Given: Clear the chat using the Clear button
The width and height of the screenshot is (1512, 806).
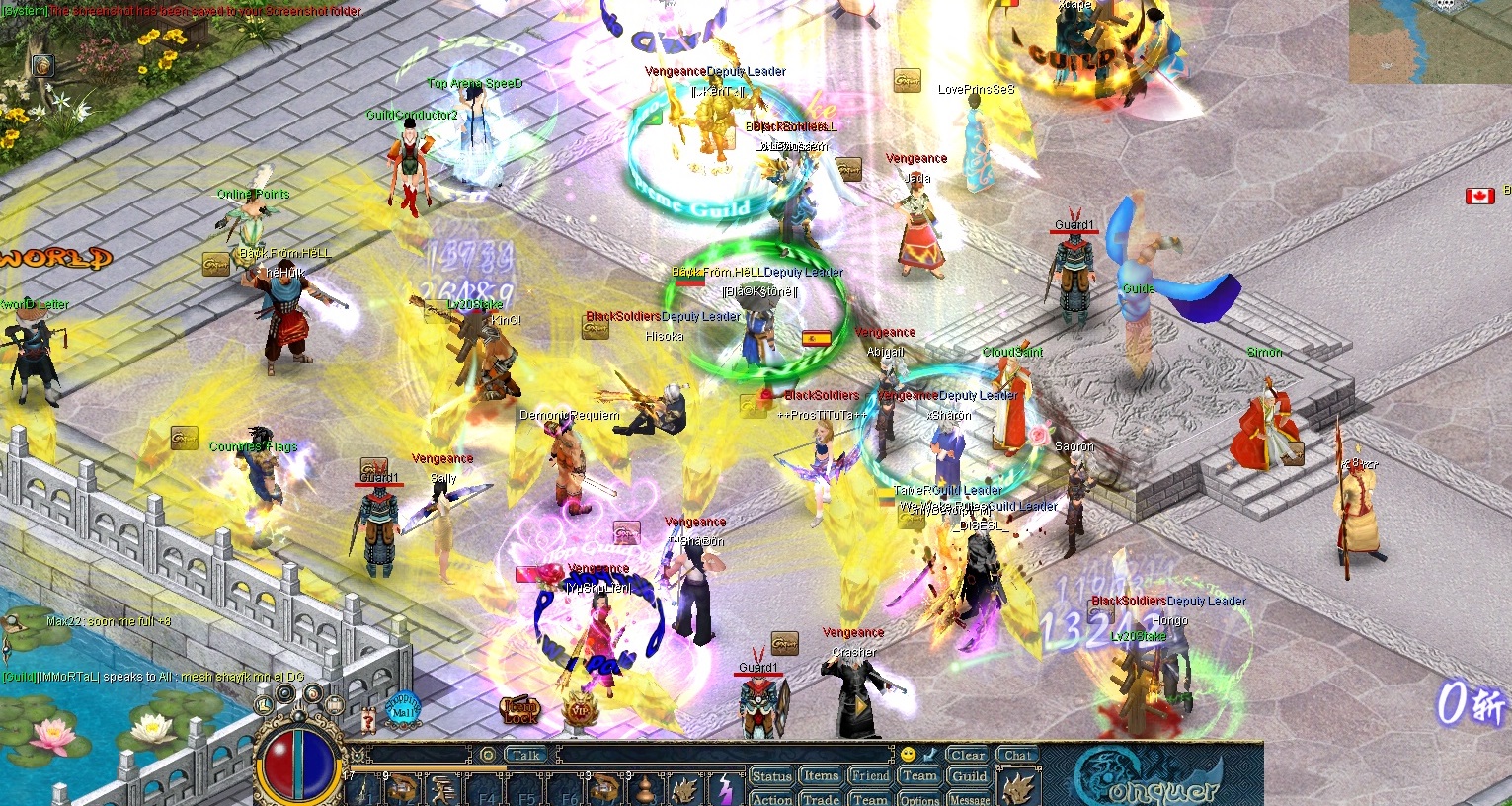Looking at the screenshot, I should click(x=969, y=754).
